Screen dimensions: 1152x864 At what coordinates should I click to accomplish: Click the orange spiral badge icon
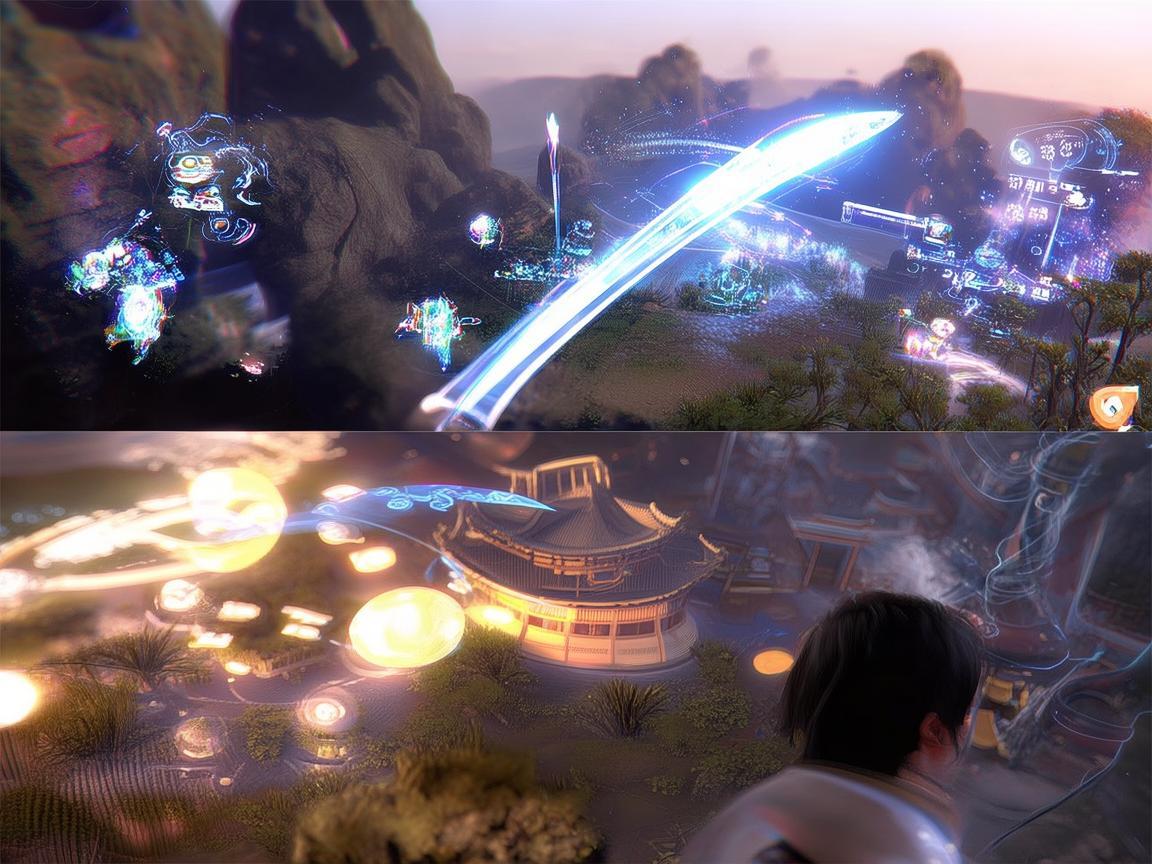pos(1112,406)
